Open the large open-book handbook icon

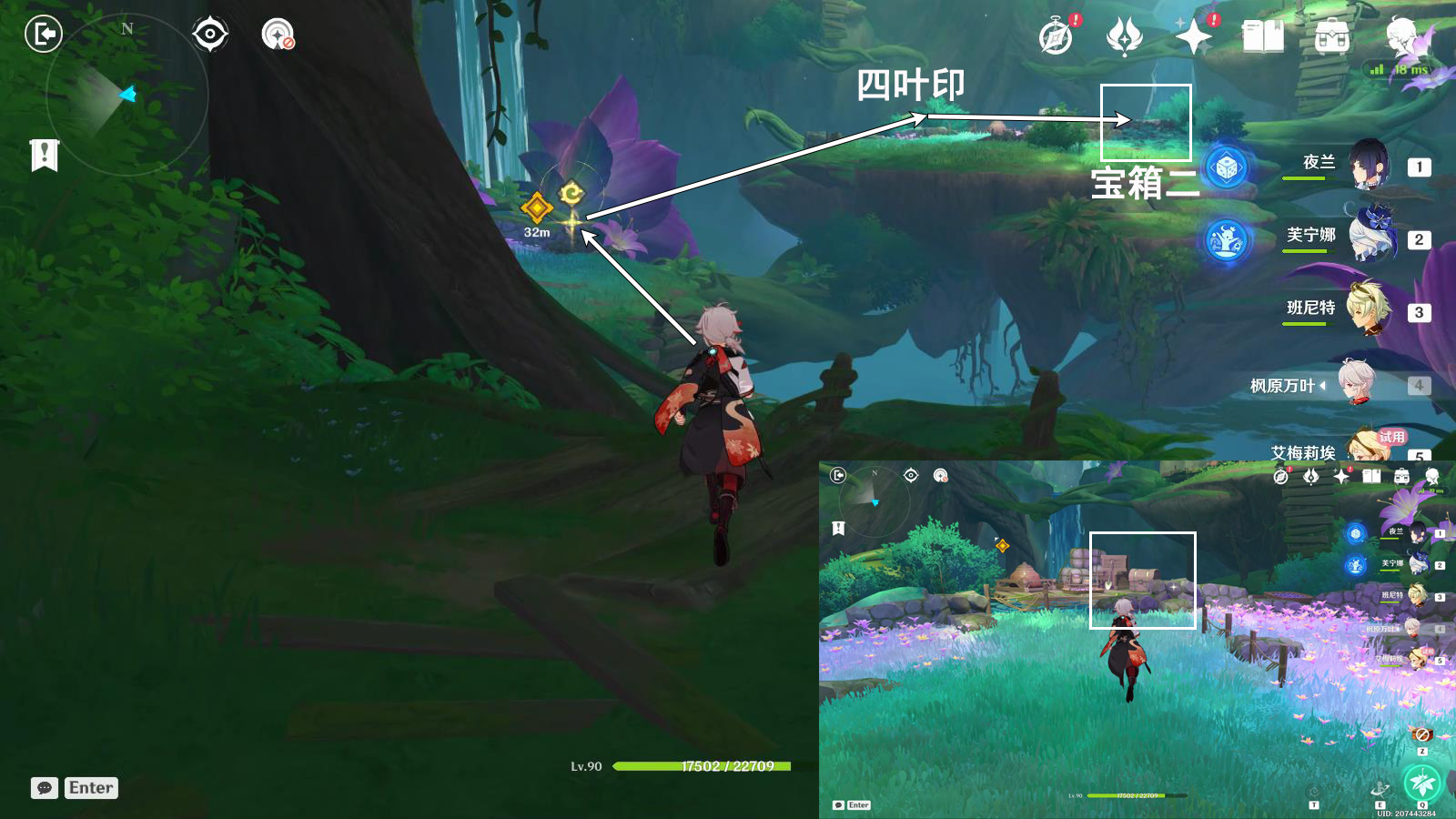1262,37
